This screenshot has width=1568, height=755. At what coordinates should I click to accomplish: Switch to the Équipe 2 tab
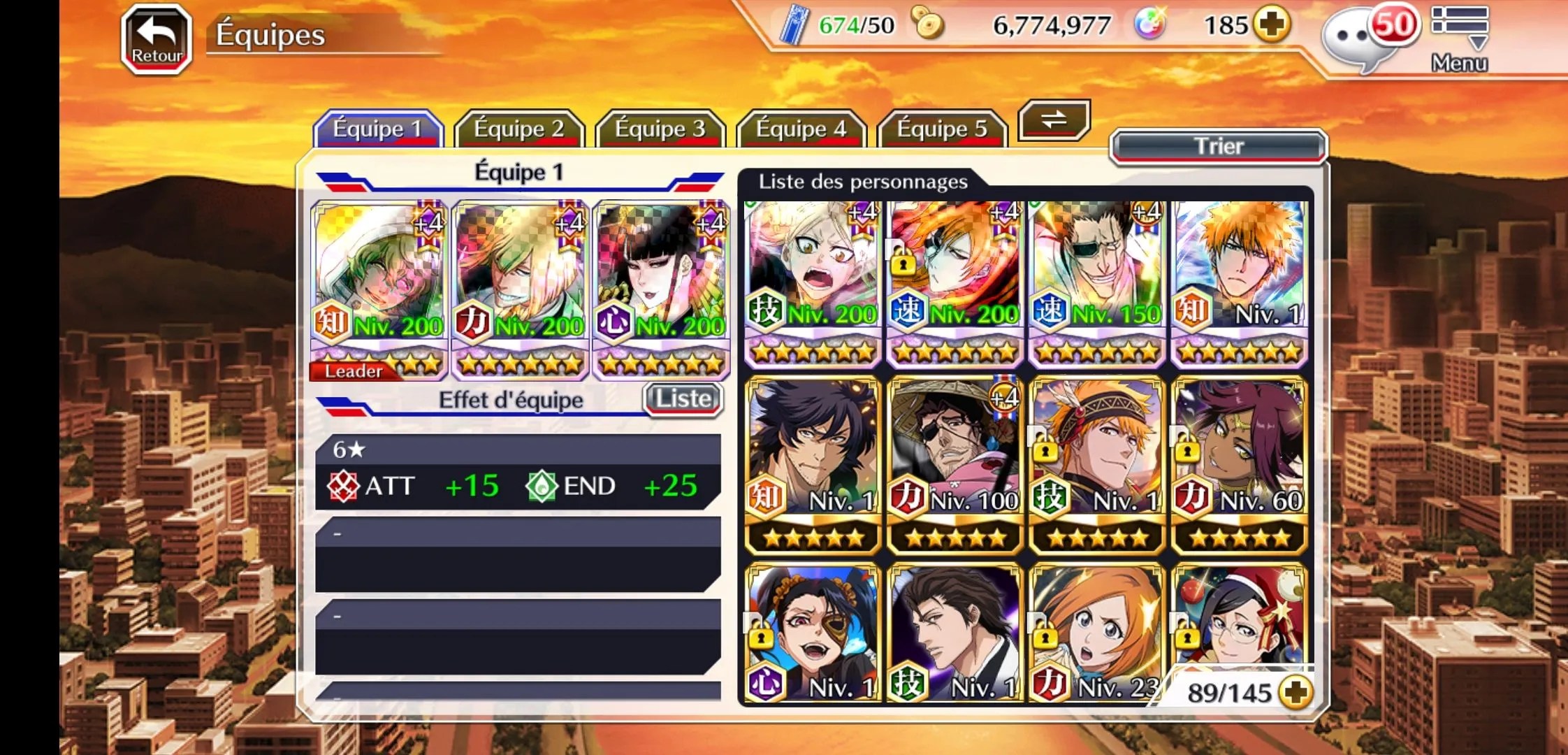[x=518, y=129]
